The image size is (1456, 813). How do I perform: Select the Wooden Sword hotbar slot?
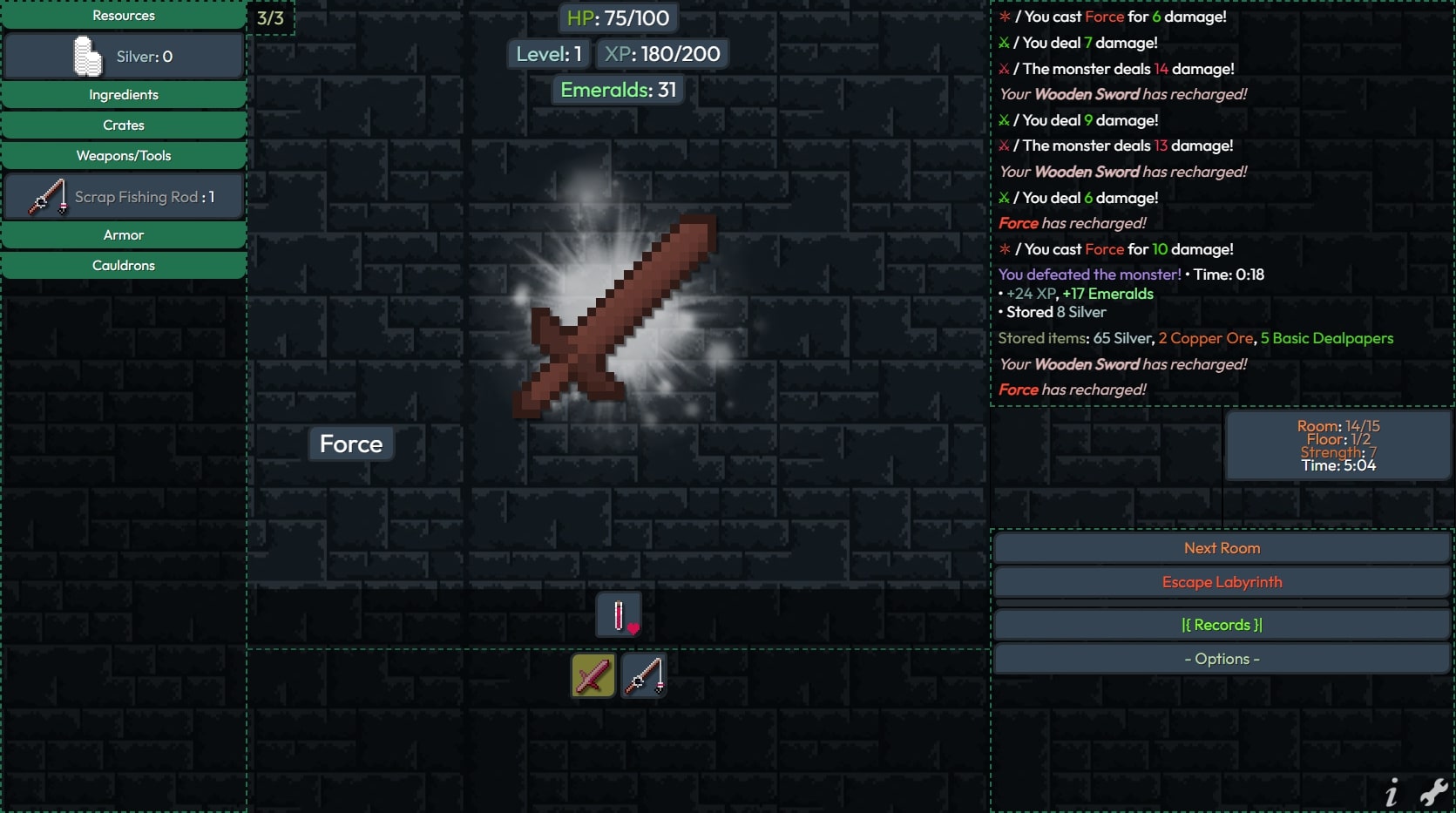593,676
